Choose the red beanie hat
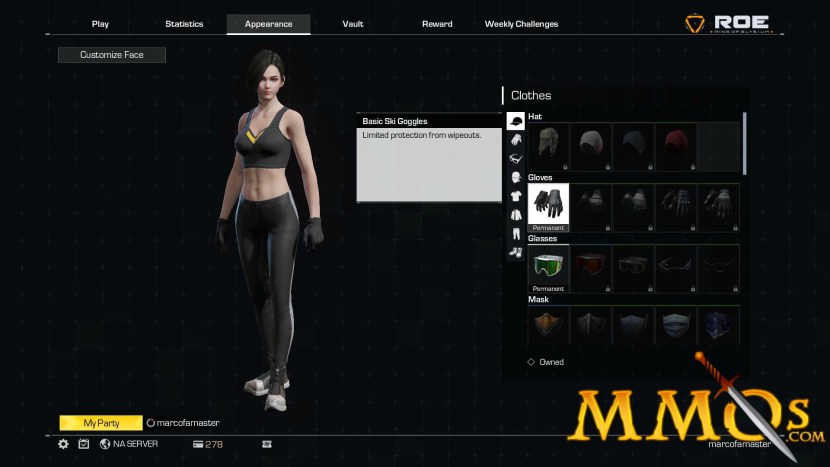Screen dimensions: 830x467 pos(676,146)
